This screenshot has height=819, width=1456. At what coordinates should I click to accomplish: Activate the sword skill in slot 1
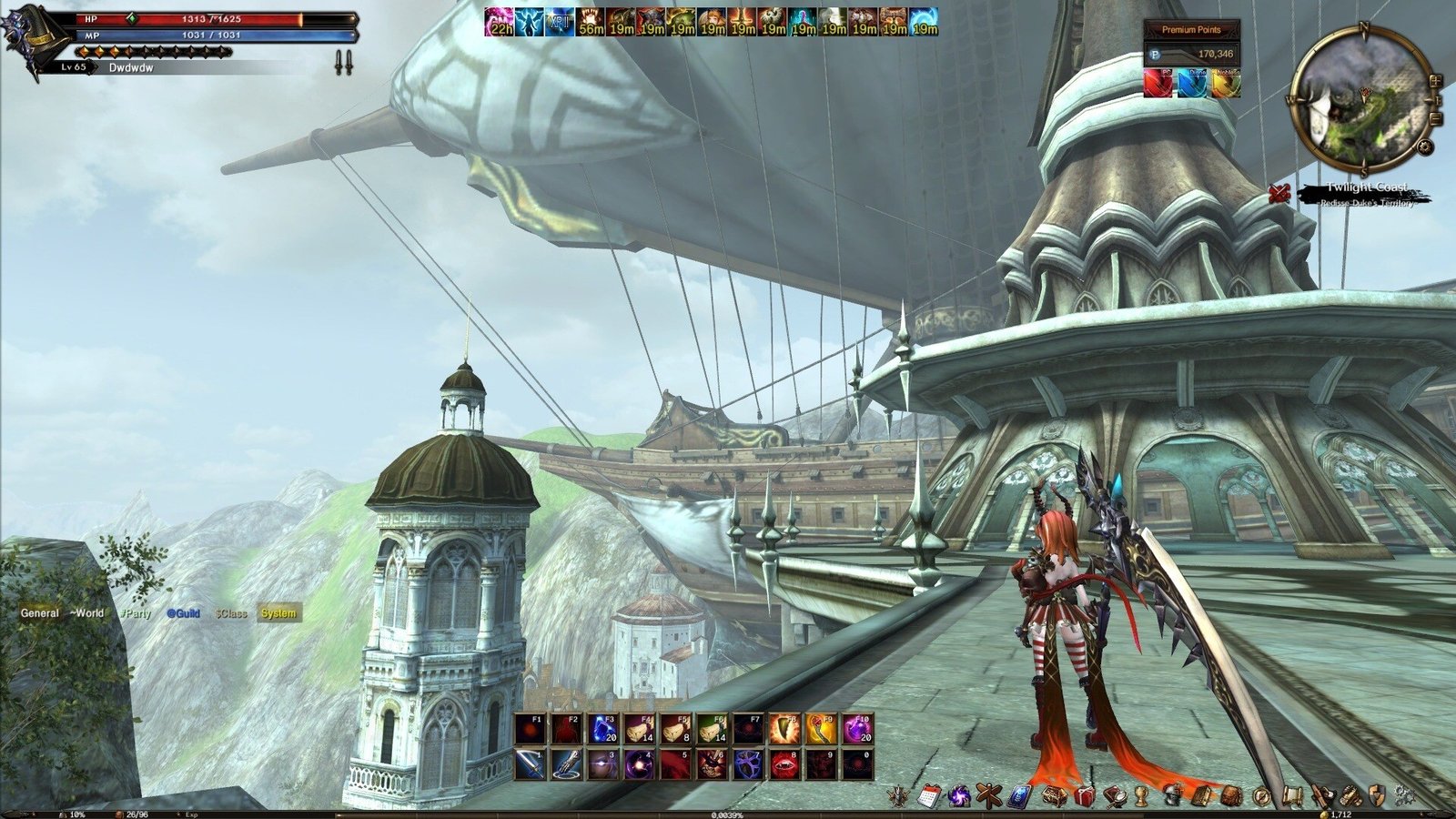[x=530, y=764]
